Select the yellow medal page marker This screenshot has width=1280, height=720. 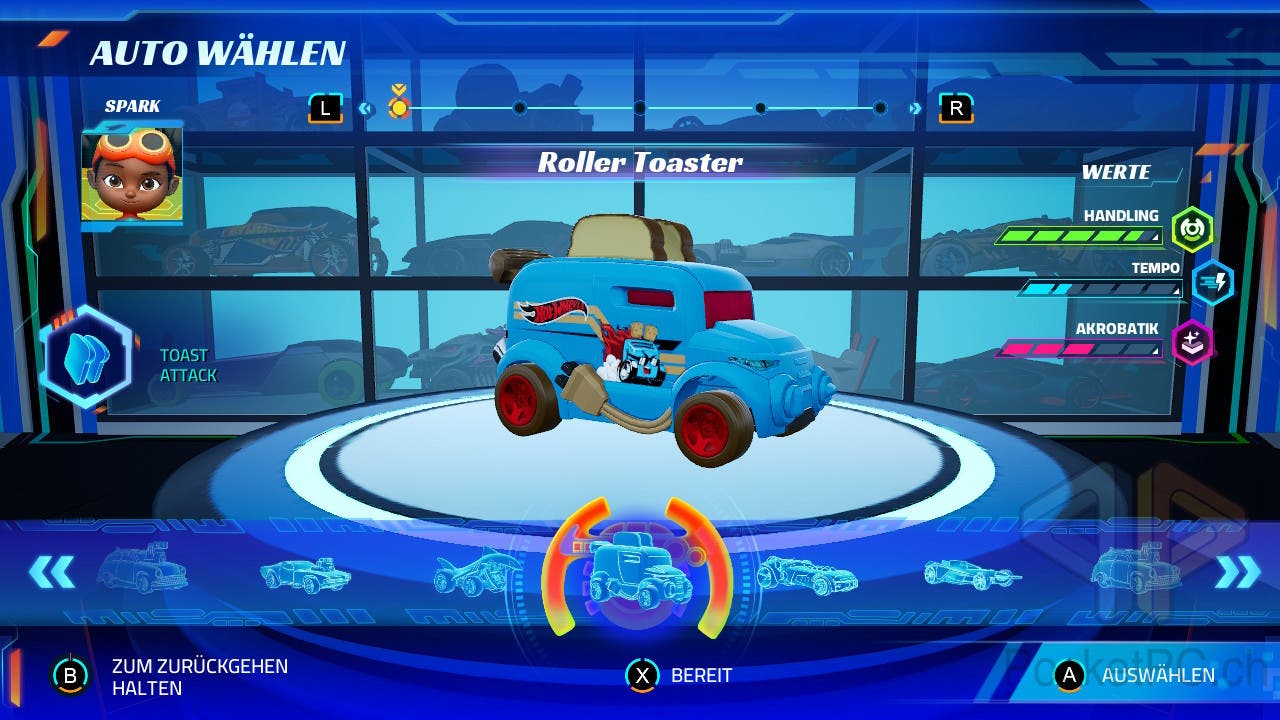click(399, 106)
